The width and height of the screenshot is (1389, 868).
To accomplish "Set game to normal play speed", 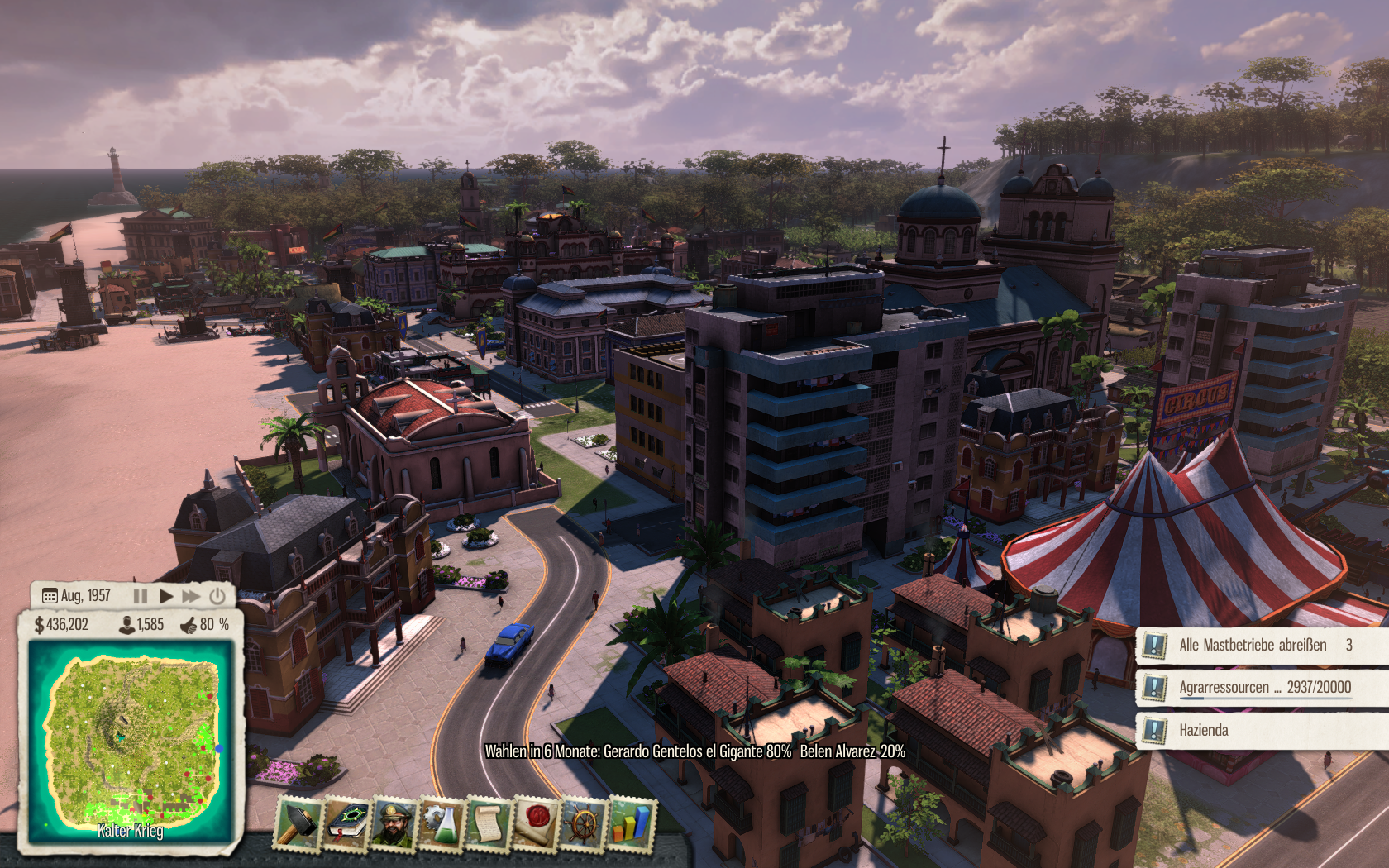I will (166, 596).
